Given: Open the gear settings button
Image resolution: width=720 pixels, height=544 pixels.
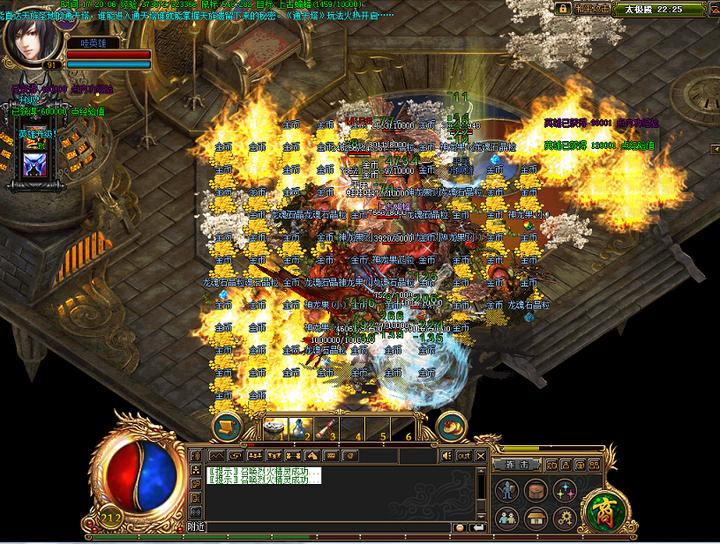Looking at the screenshot, I should click(x=565, y=518).
